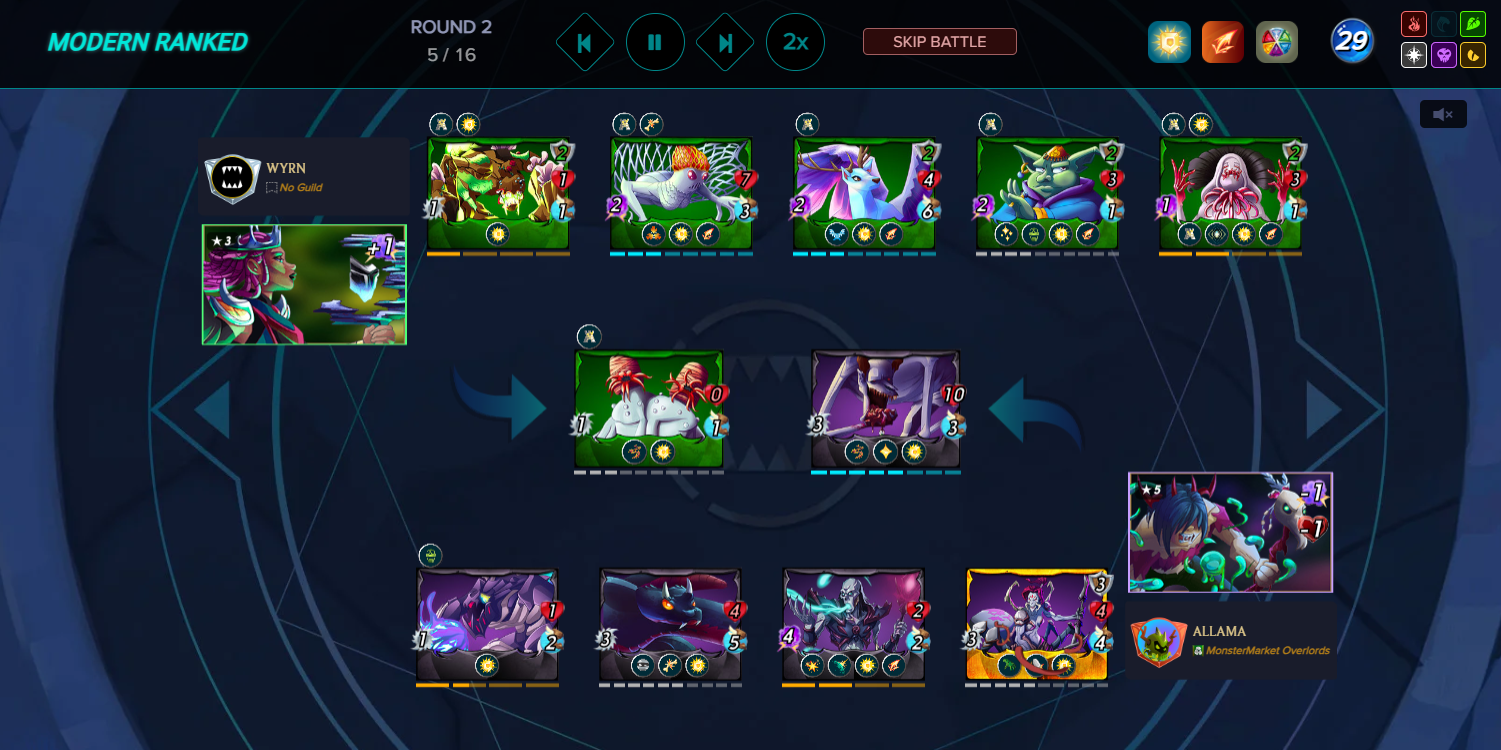Image resolution: width=1501 pixels, height=750 pixels.
Task: Click the gold dragon splinter icon
Action: [x=1473, y=55]
